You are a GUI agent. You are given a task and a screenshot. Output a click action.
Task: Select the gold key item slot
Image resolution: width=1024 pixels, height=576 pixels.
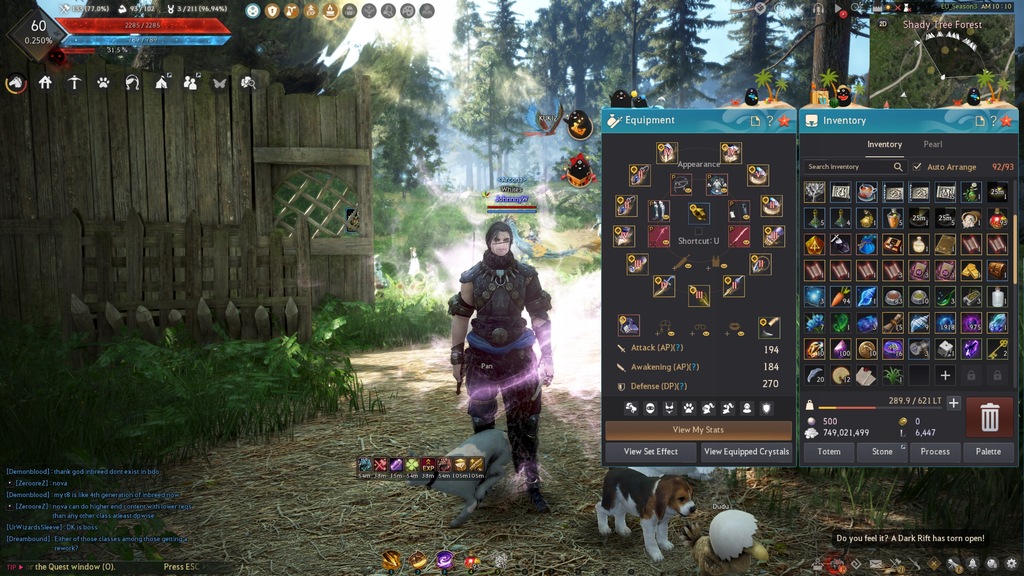pyautogui.click(x=997, y=349)
